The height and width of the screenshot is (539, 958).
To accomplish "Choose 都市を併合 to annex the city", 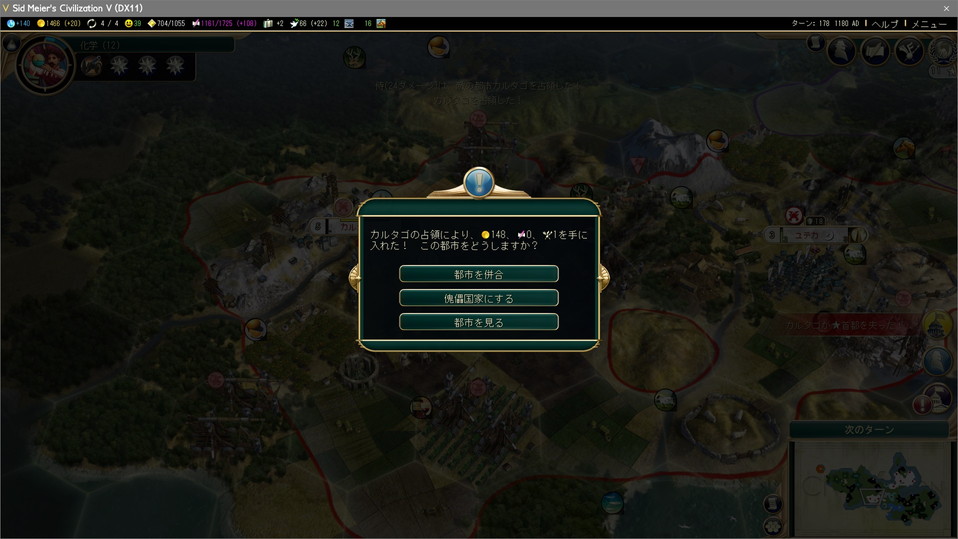I will [x=478, y=274].
